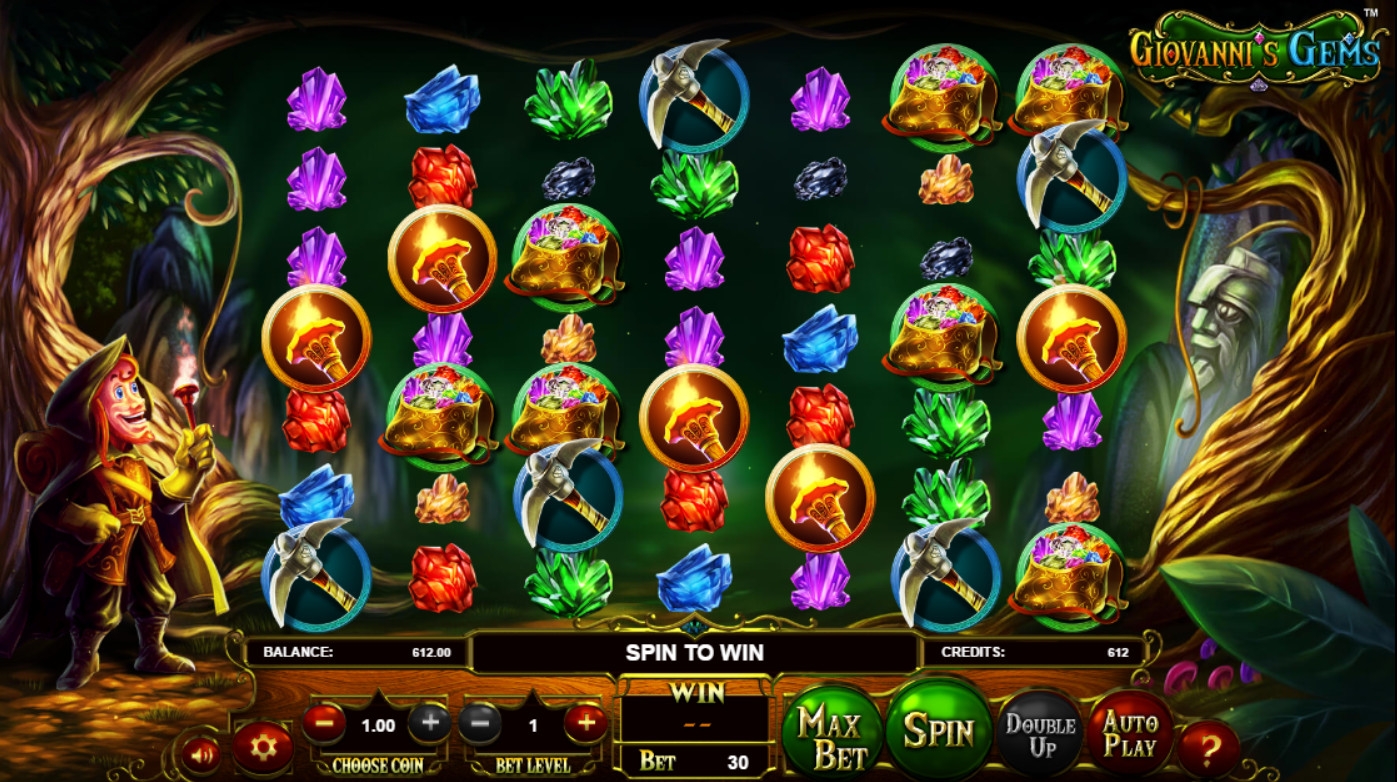Increase the coin value with plus
This screenshot has width=1397, height=782.
(429, 722)
